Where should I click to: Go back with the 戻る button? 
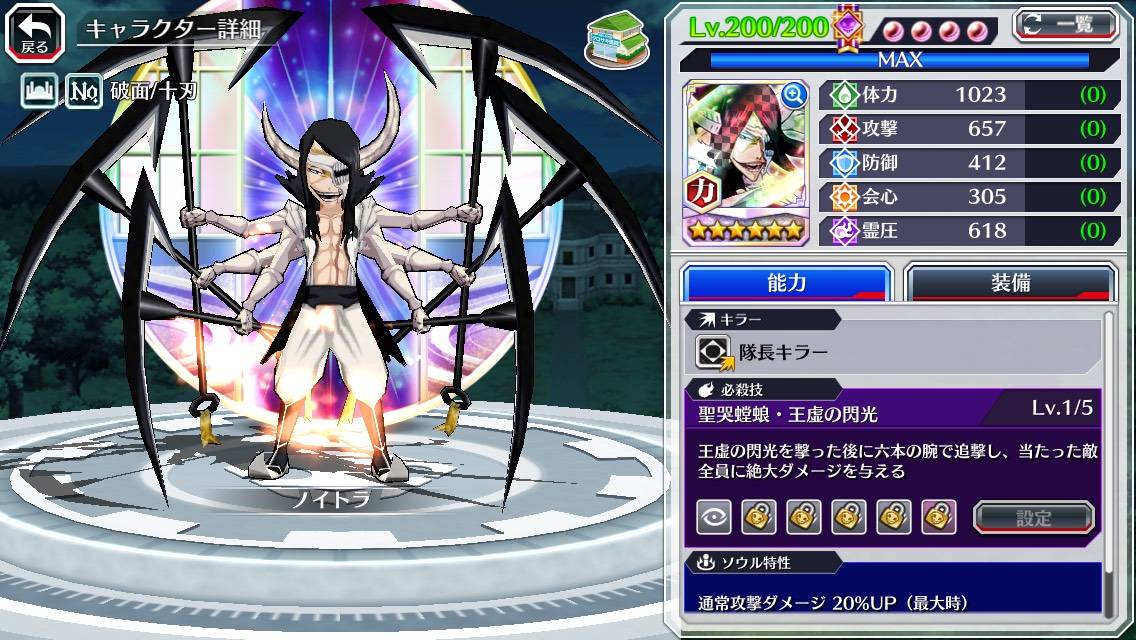[34, 30]
